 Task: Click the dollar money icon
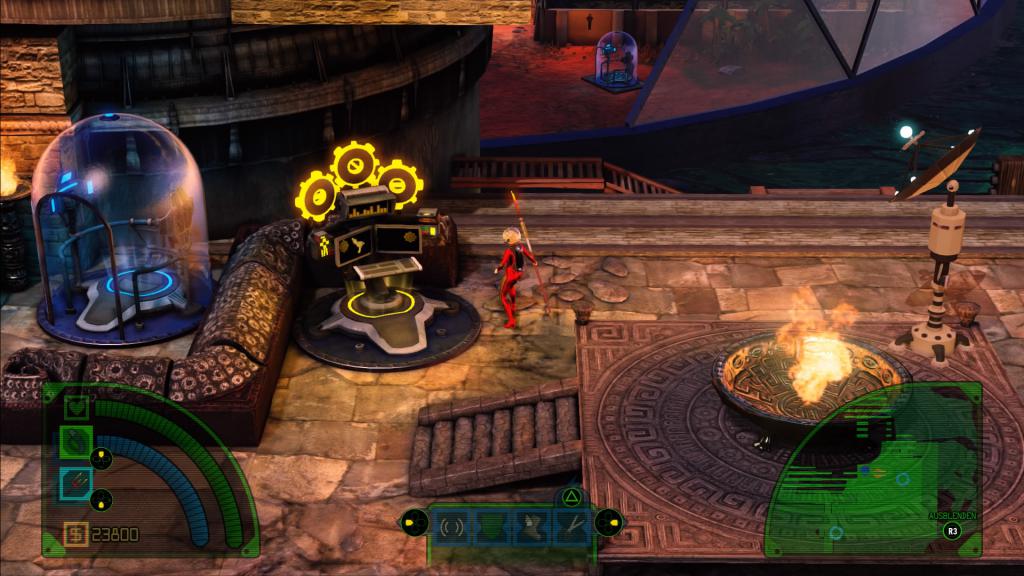[76, 534]
